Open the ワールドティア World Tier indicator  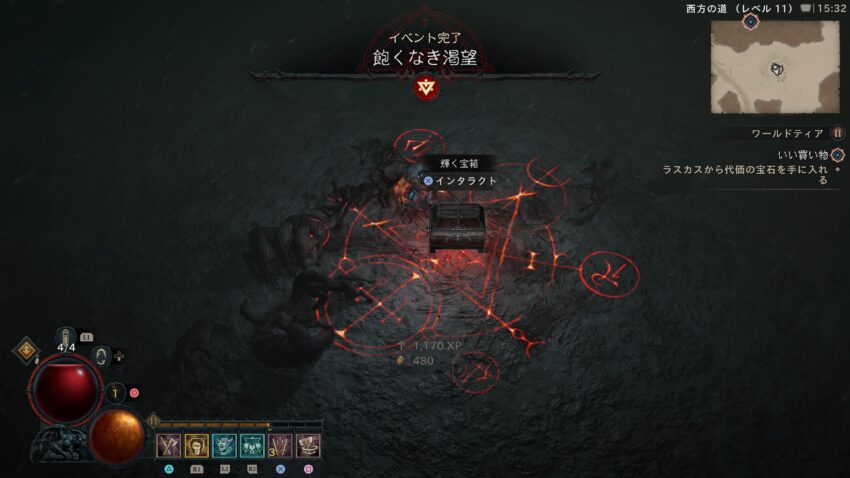coord(838,133)
